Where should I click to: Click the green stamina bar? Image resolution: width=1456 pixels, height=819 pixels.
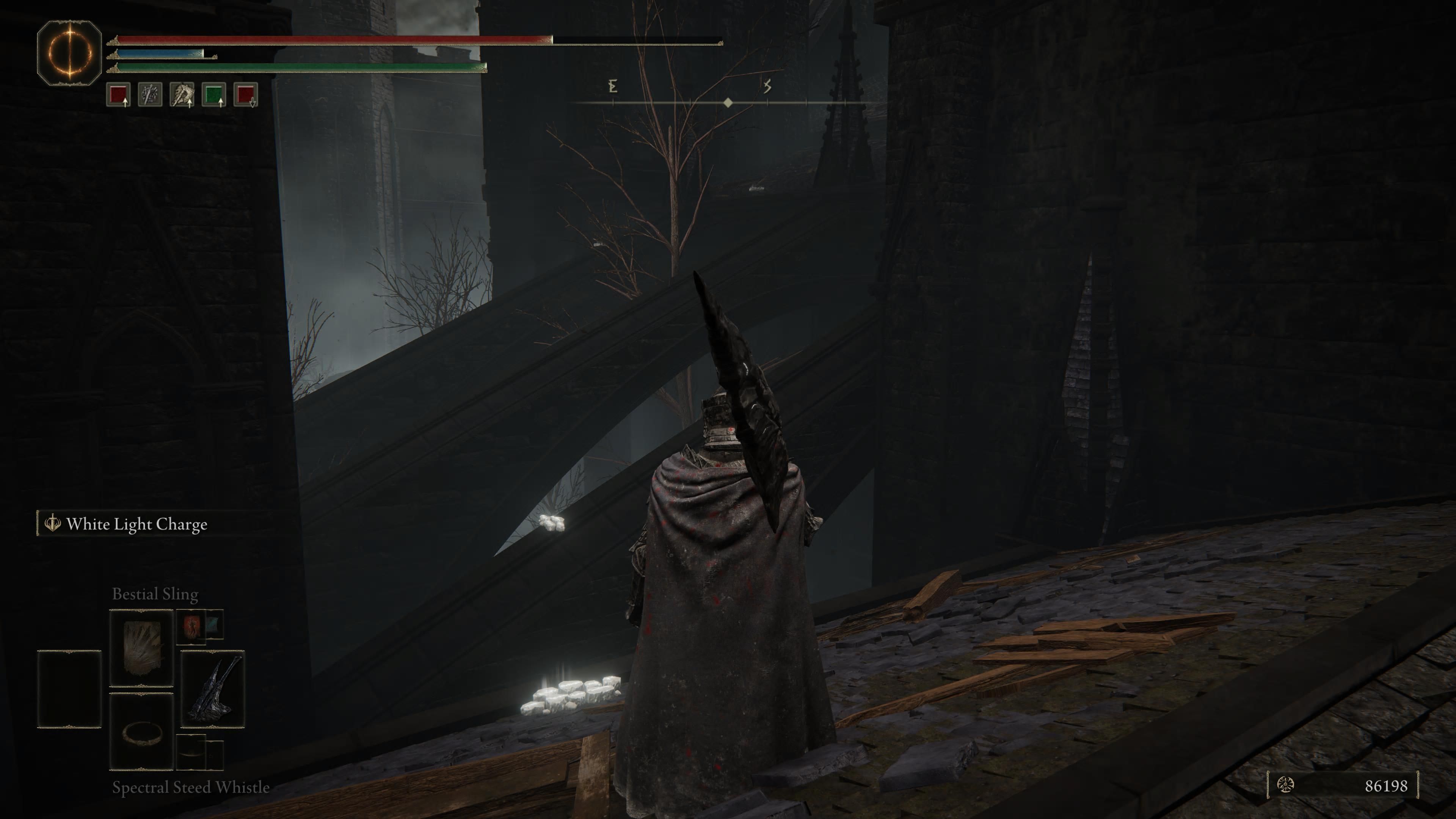(300, 67)
